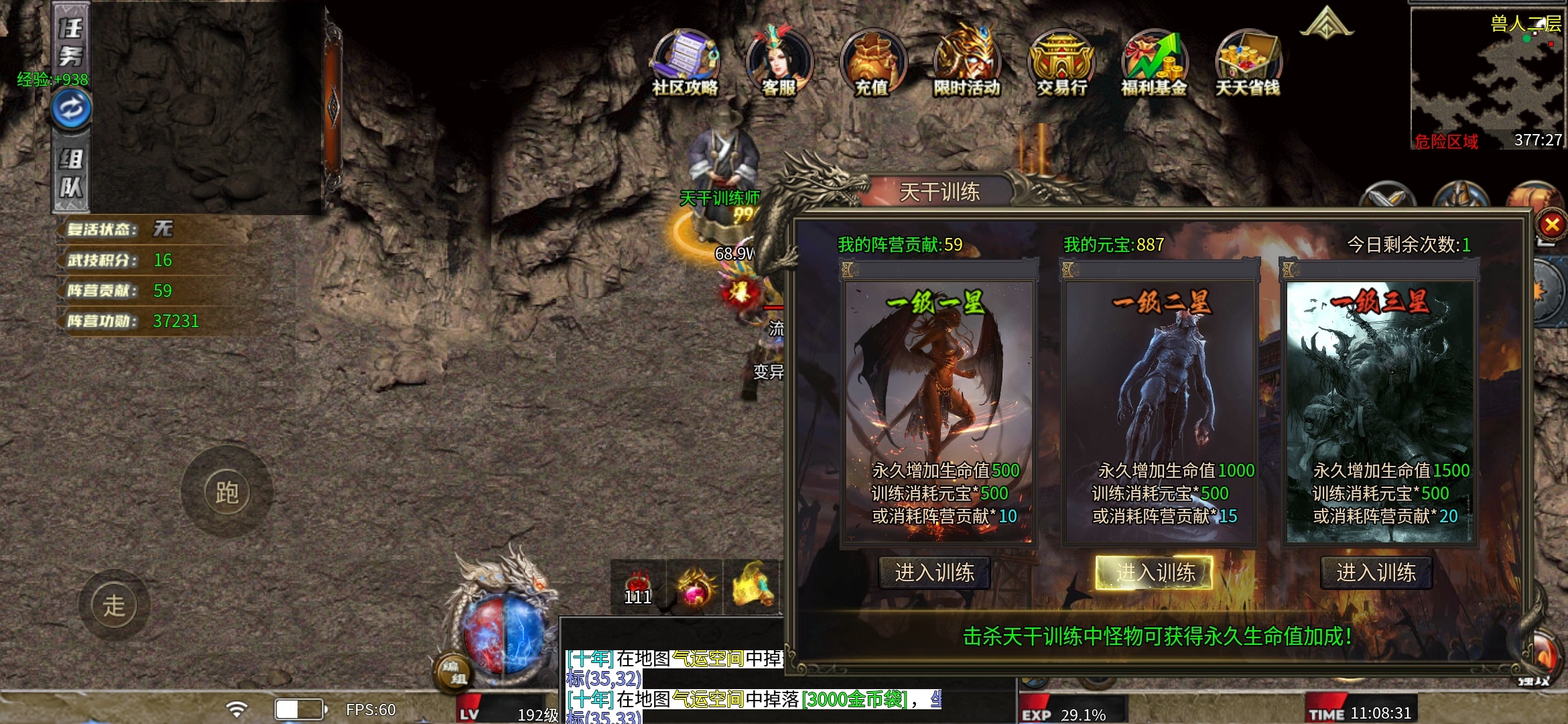The height and width of the screenshot is (724, 1568).
Task: Open the 社区攻略 guide icon
Action: click(685, 63)
